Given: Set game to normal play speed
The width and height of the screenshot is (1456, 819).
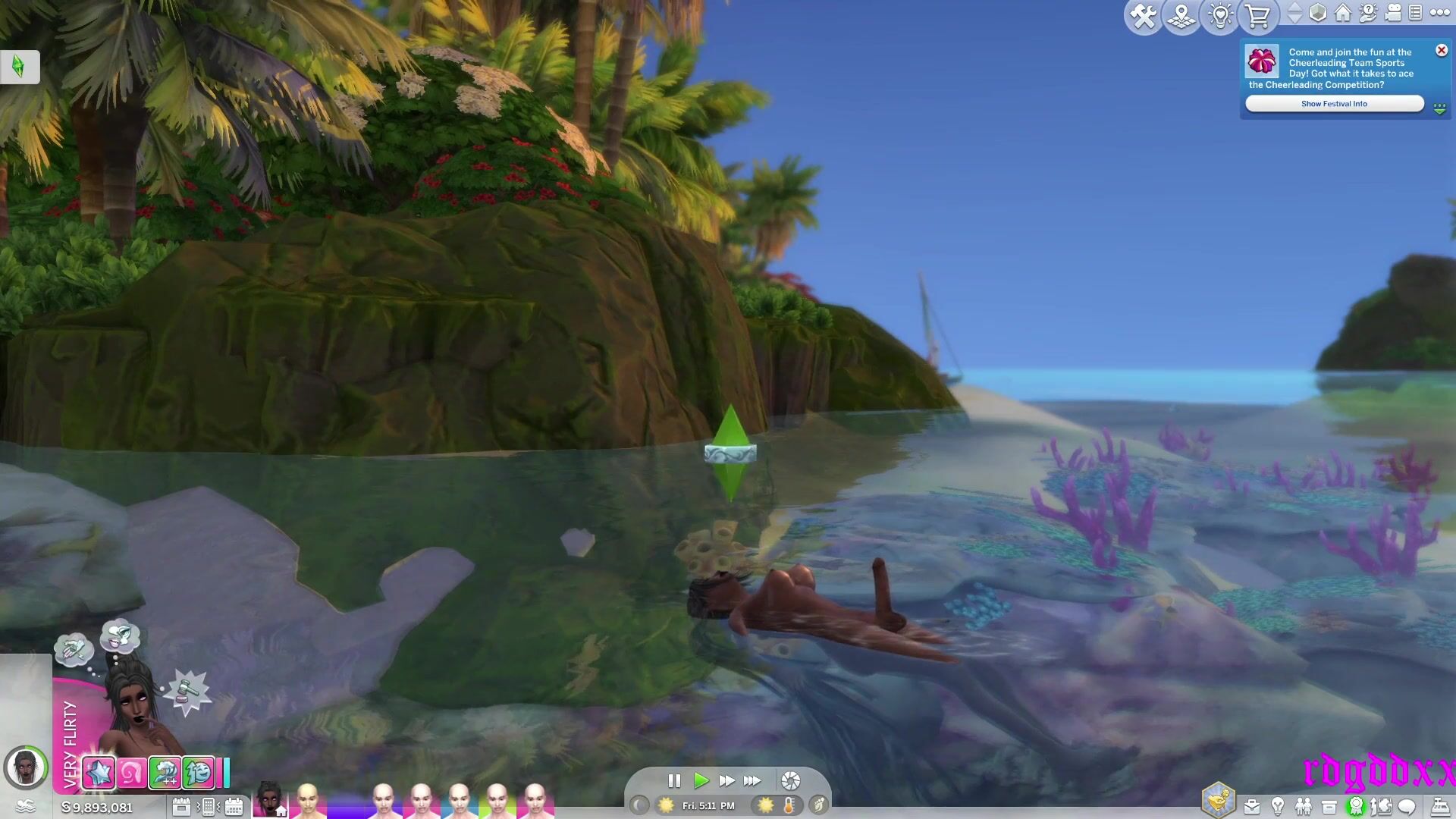Looking at the screenshot, I should (701, 780).
